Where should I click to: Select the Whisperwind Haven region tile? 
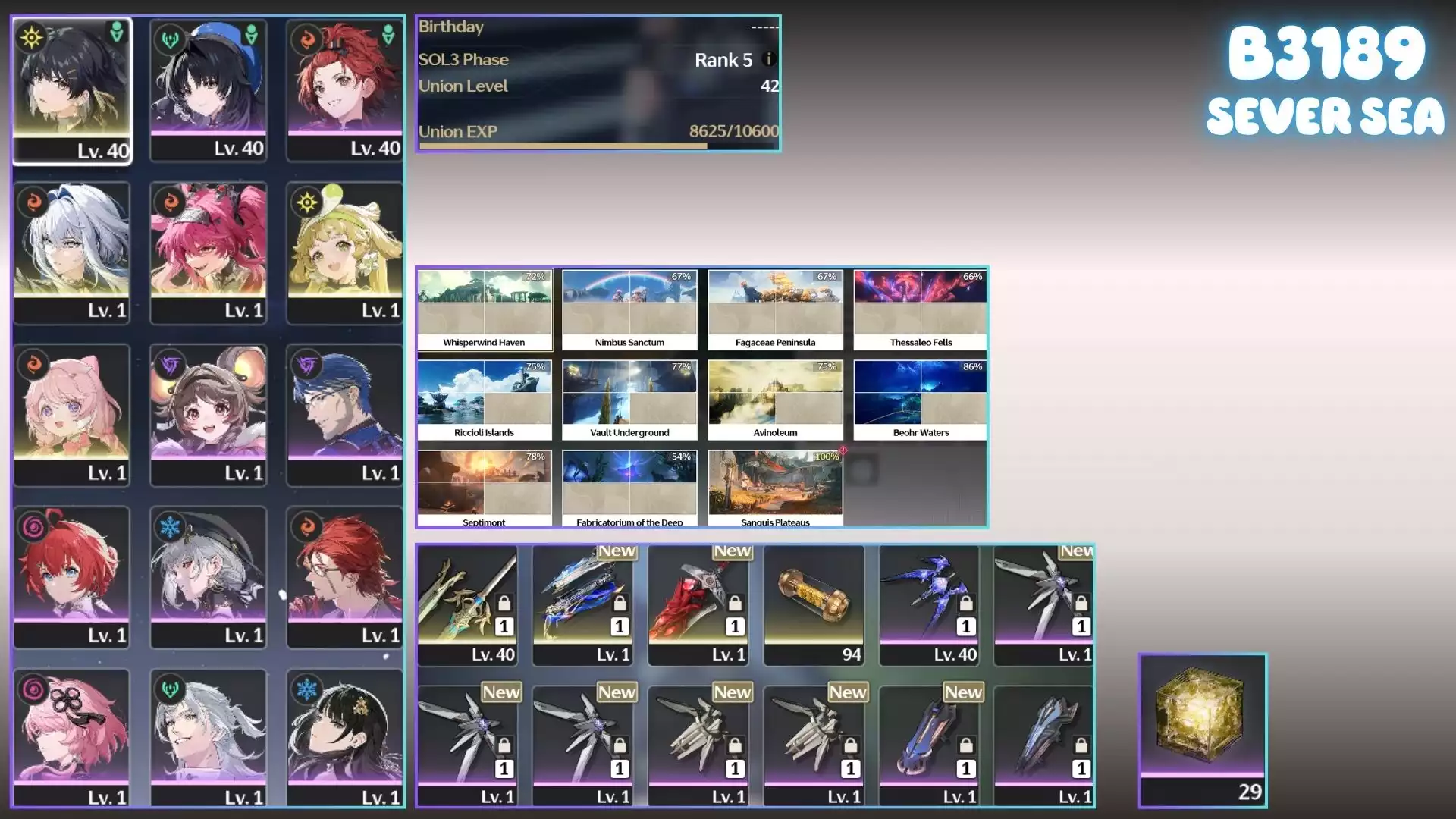tap(484, 309)
